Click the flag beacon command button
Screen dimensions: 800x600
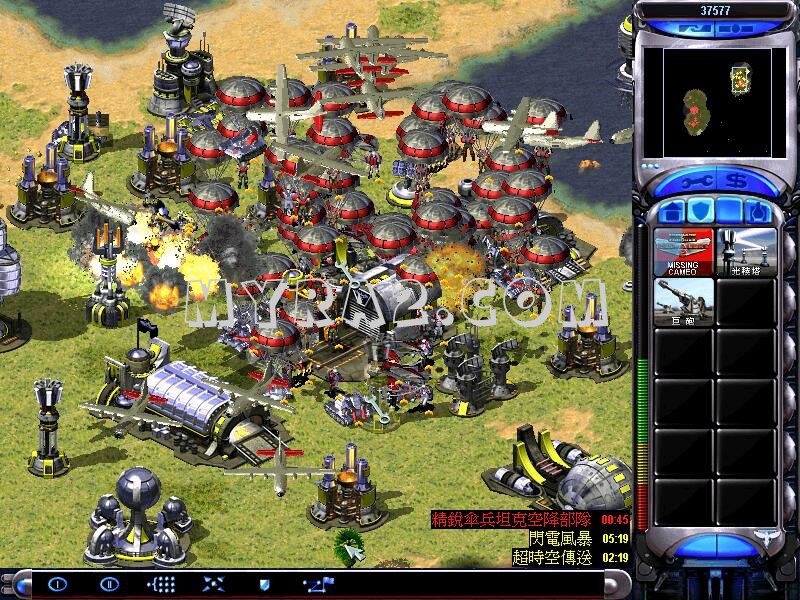(318, 585)
